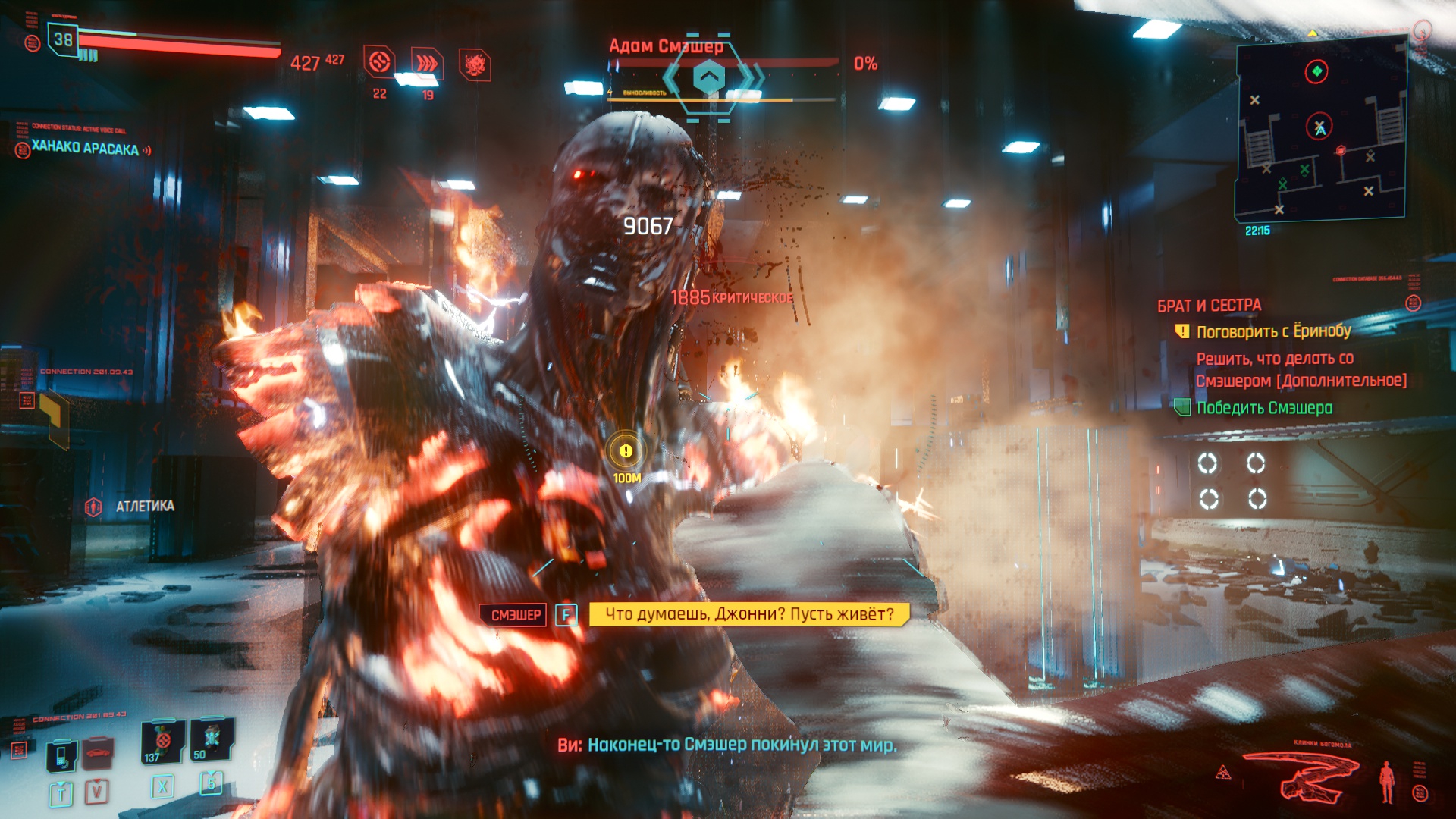Use the consumable slot with 50 items
Viewport: 1456px width, 819px height.
pyautogui.click(x=212, y=739)
